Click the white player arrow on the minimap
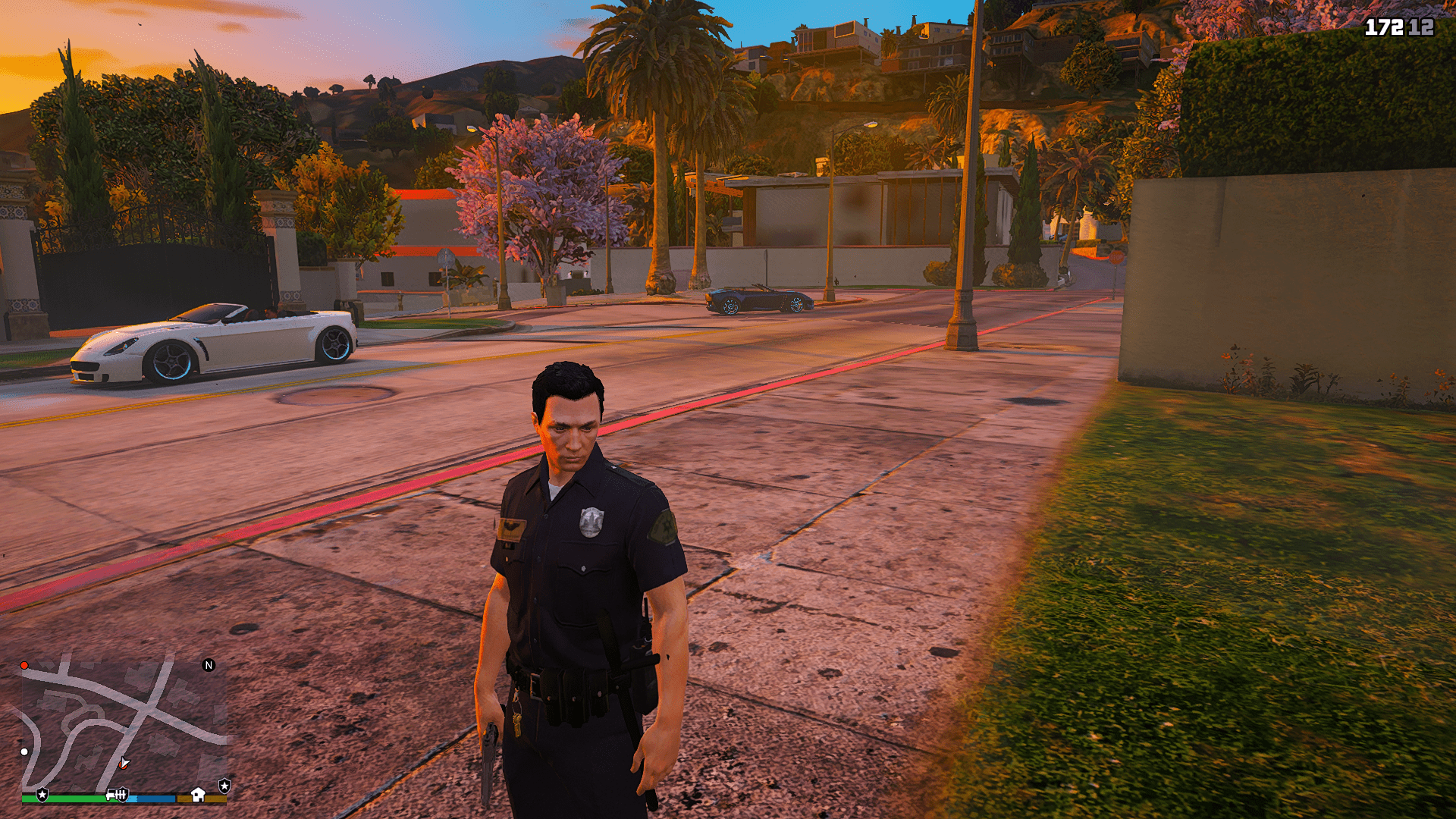 pos(124,763)
